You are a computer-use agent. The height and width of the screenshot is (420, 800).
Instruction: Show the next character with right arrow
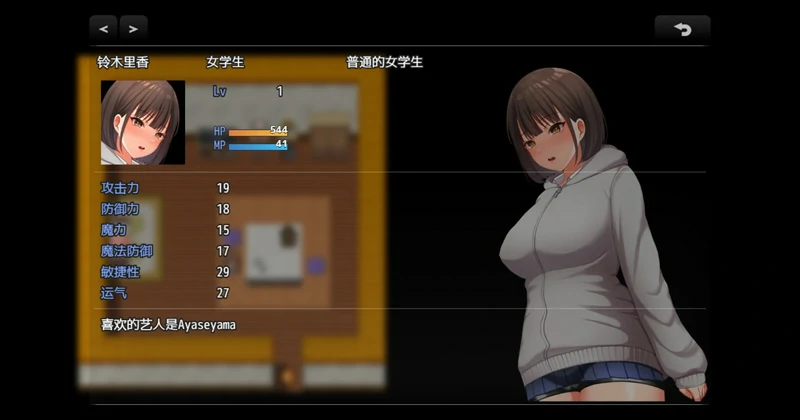click(x=133, y=28)
